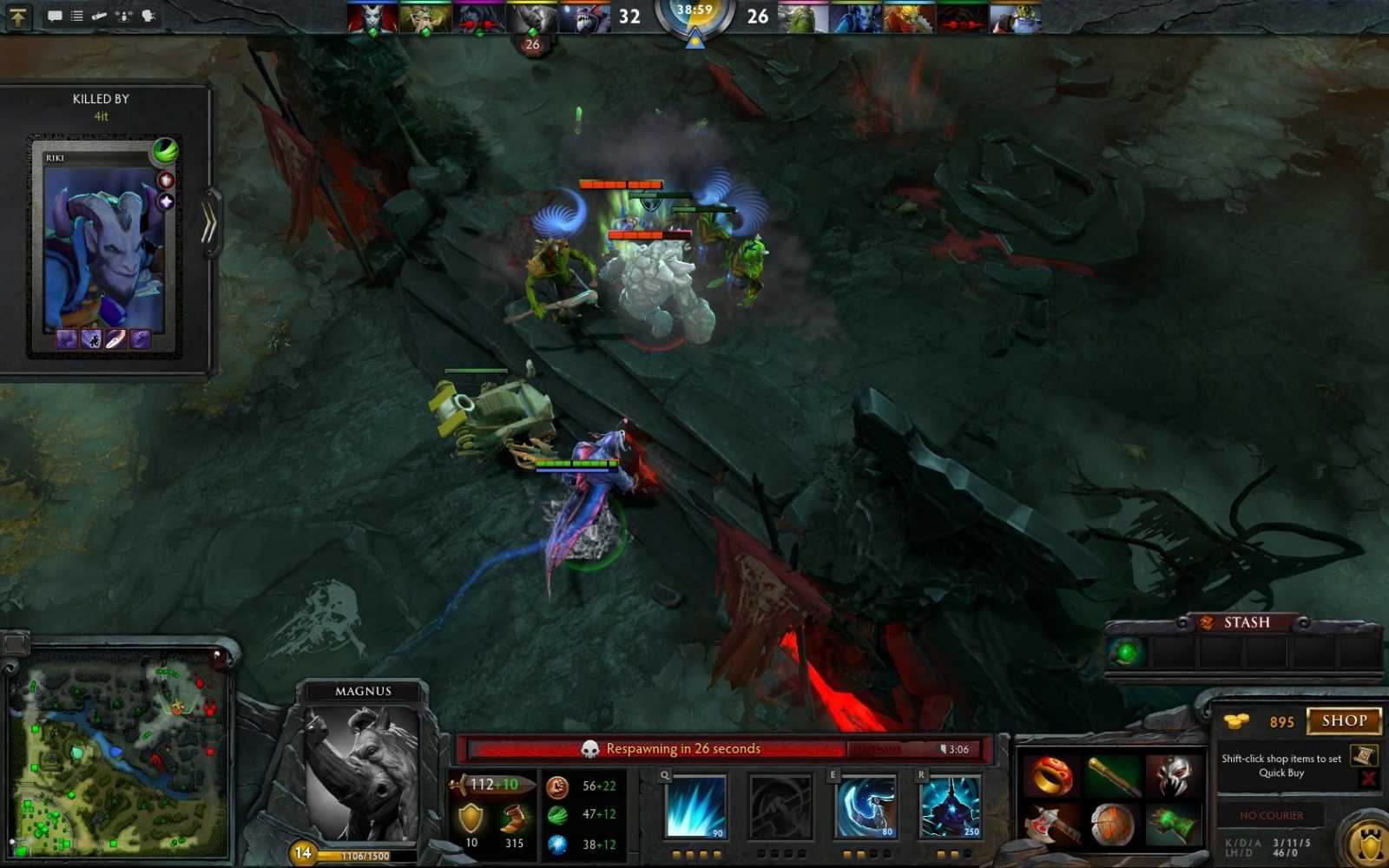This screenshot has height=868, width=1389.
Task: Click the shovel courier icon in the top-left
Action: pyautogui.click(x=99, y=15)
